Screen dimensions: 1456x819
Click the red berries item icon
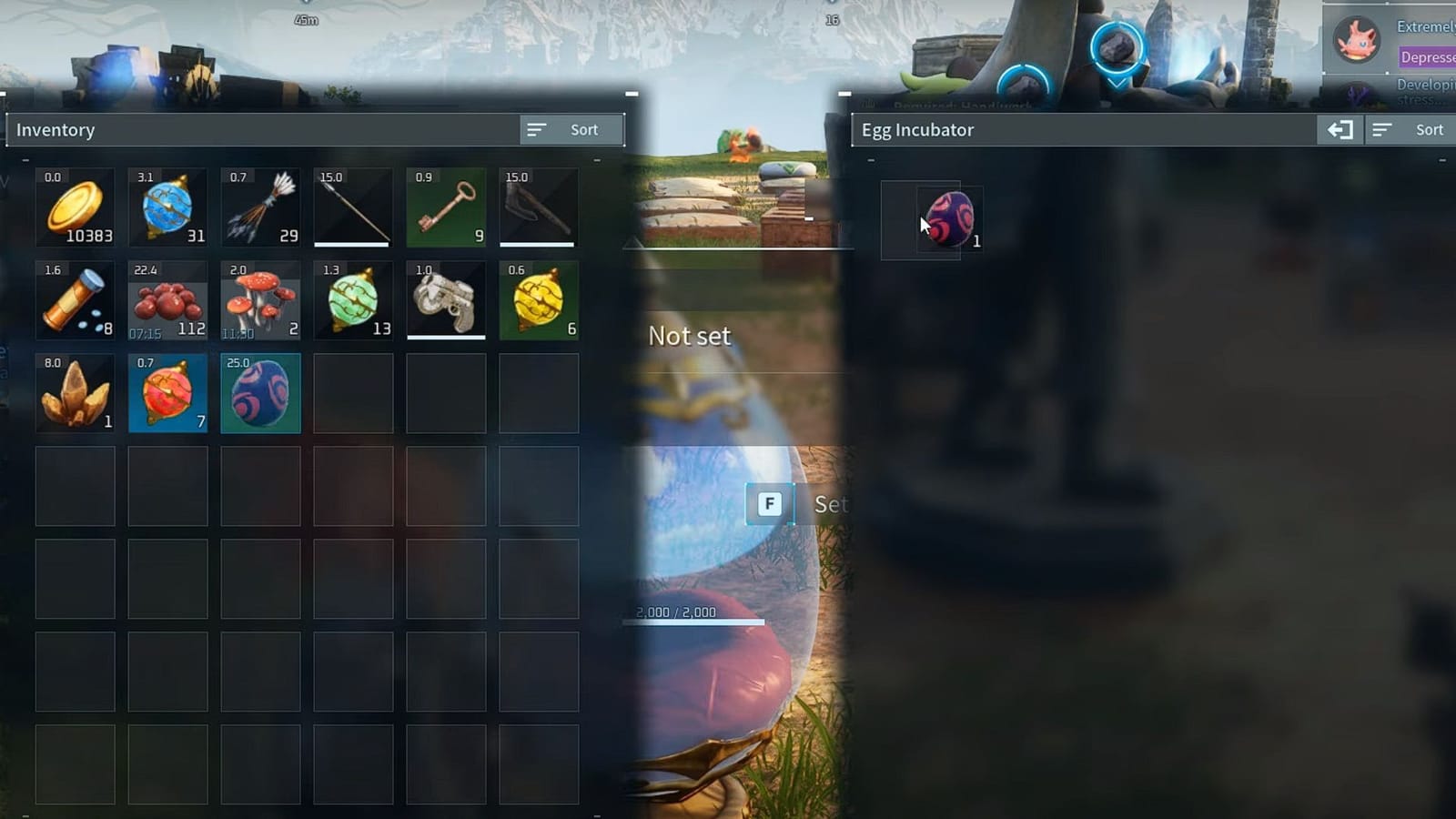pos(167,300)
